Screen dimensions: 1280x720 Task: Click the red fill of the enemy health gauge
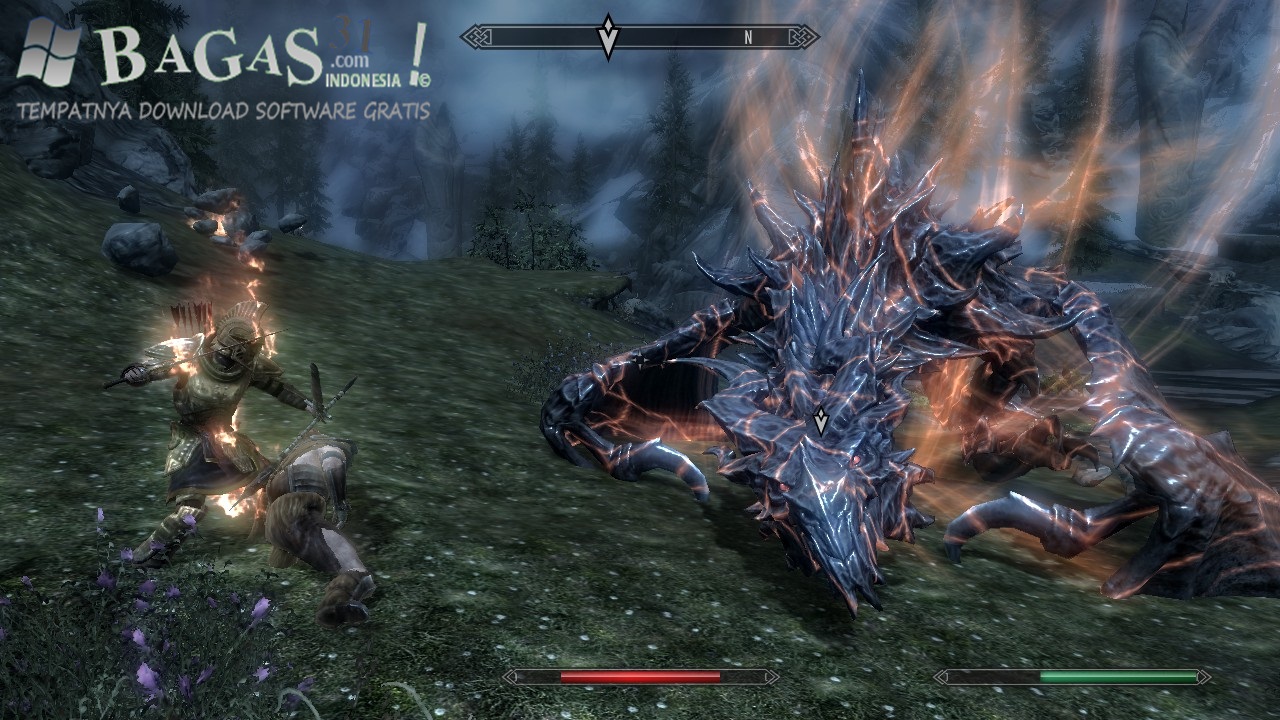[x=640, y=678]
